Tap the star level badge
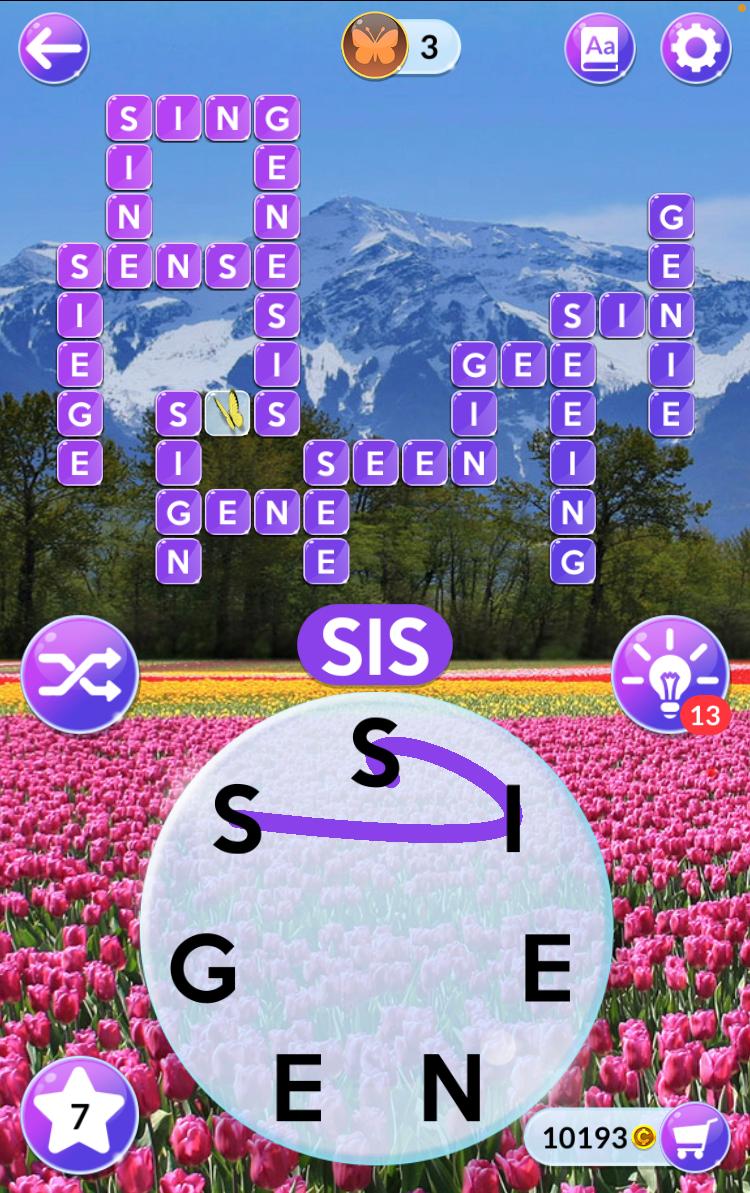750x1193 pixels. pos(79,1115)
